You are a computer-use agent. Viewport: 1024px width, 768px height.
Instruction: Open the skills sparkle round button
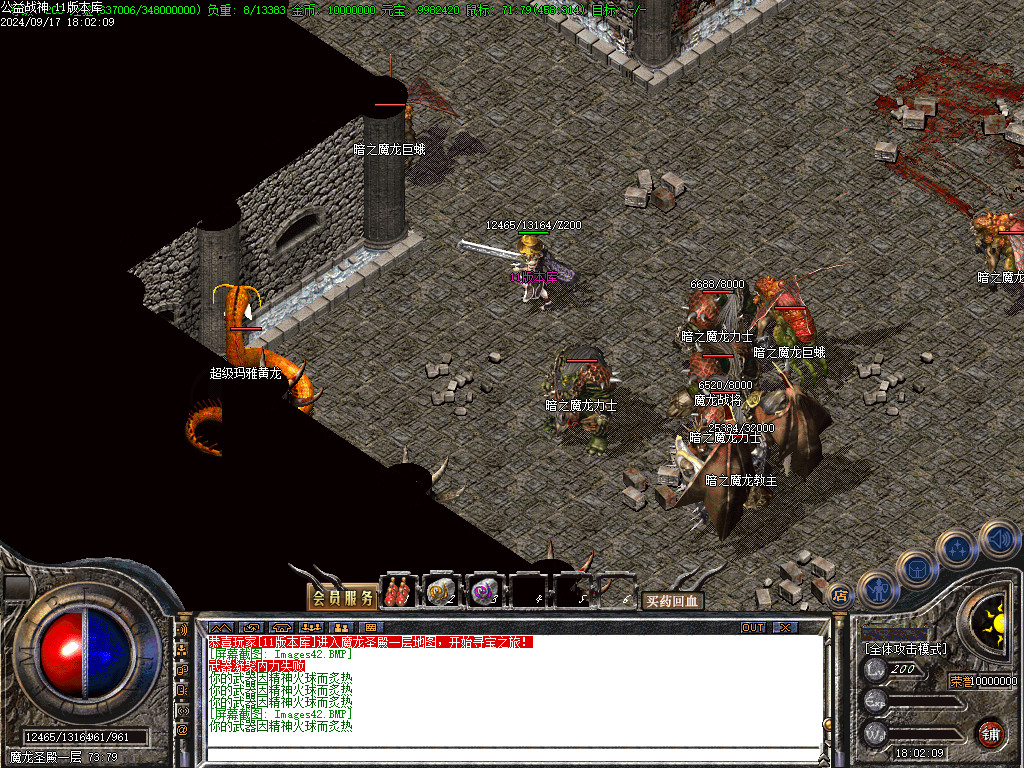pyautogui.click(x=957, y=549)
